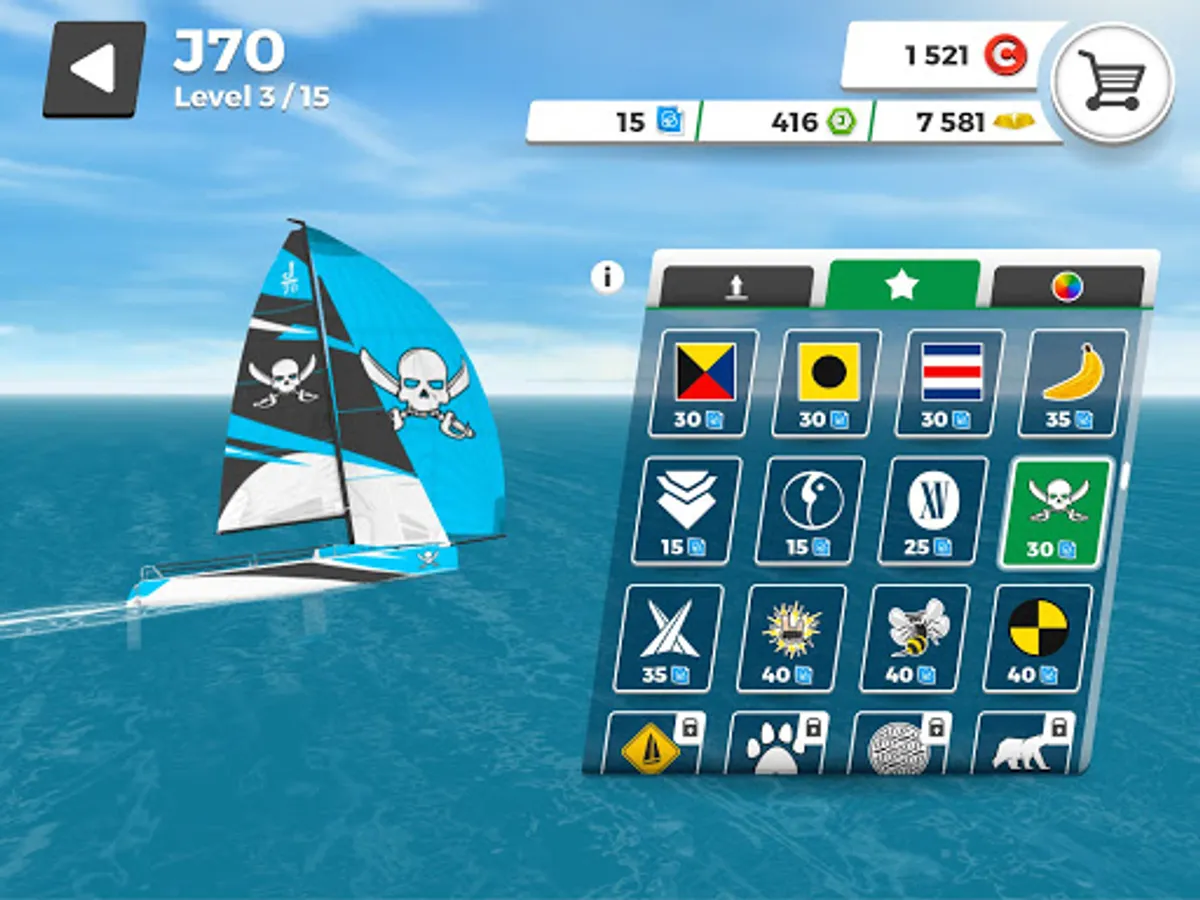Show info via the 'i' icon
The image size is (1200, 900).
coord(607,276)
